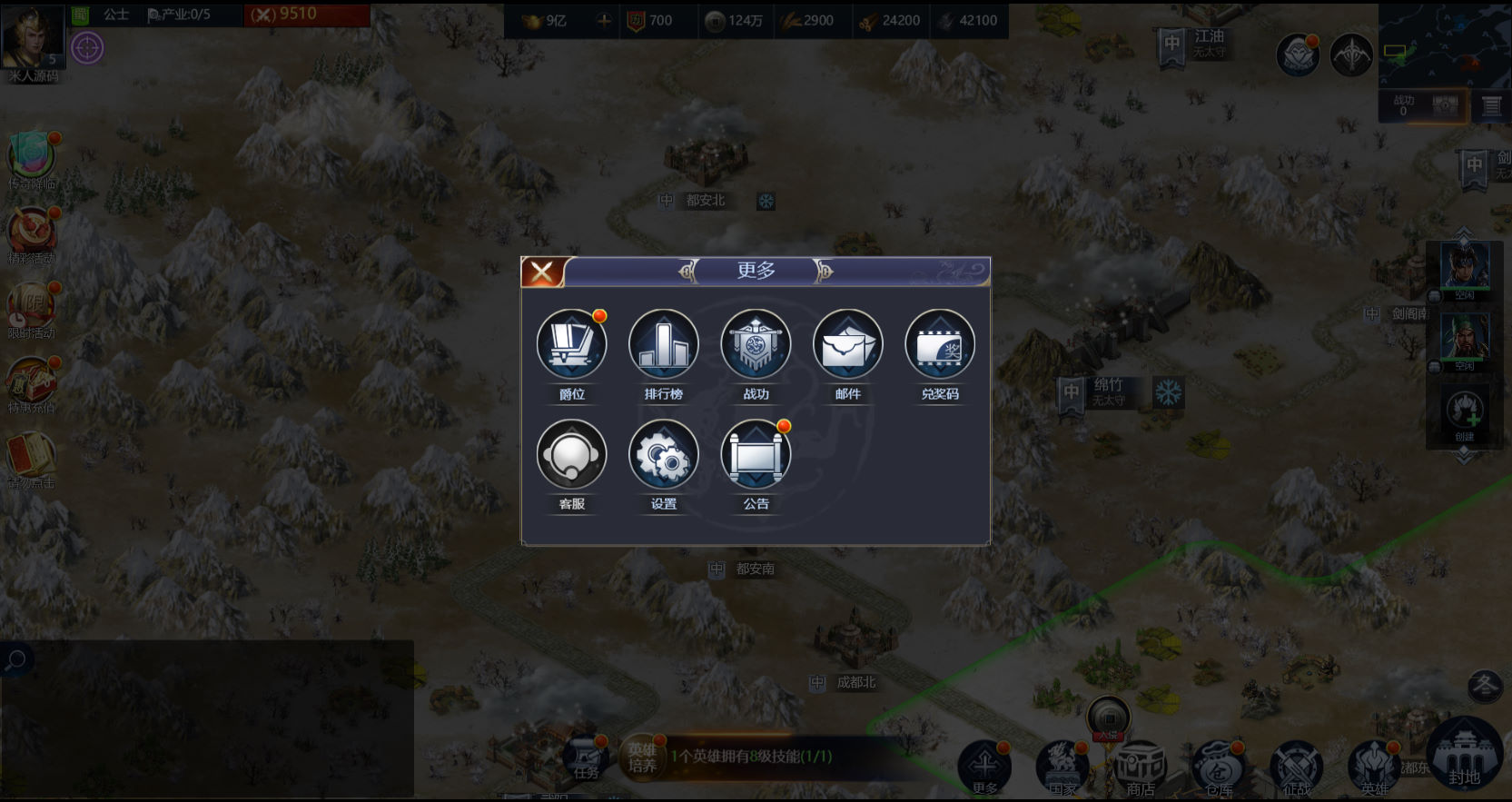Open the 仓库 warehouse
Image resolution: width=1512 pixels, height=802 pixels.
point(1219,767)
